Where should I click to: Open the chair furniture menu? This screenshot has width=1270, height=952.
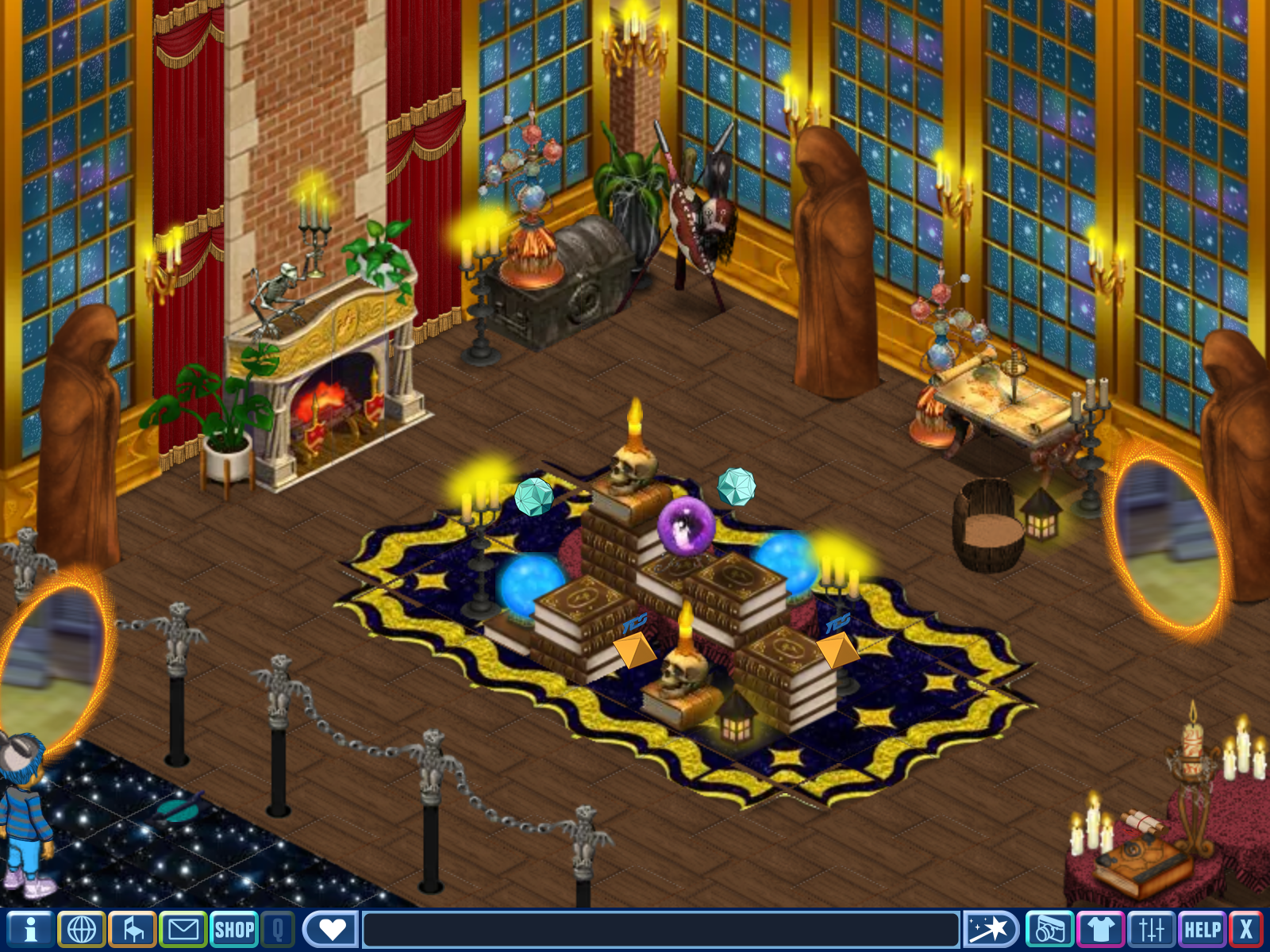[x=133, y=929]
